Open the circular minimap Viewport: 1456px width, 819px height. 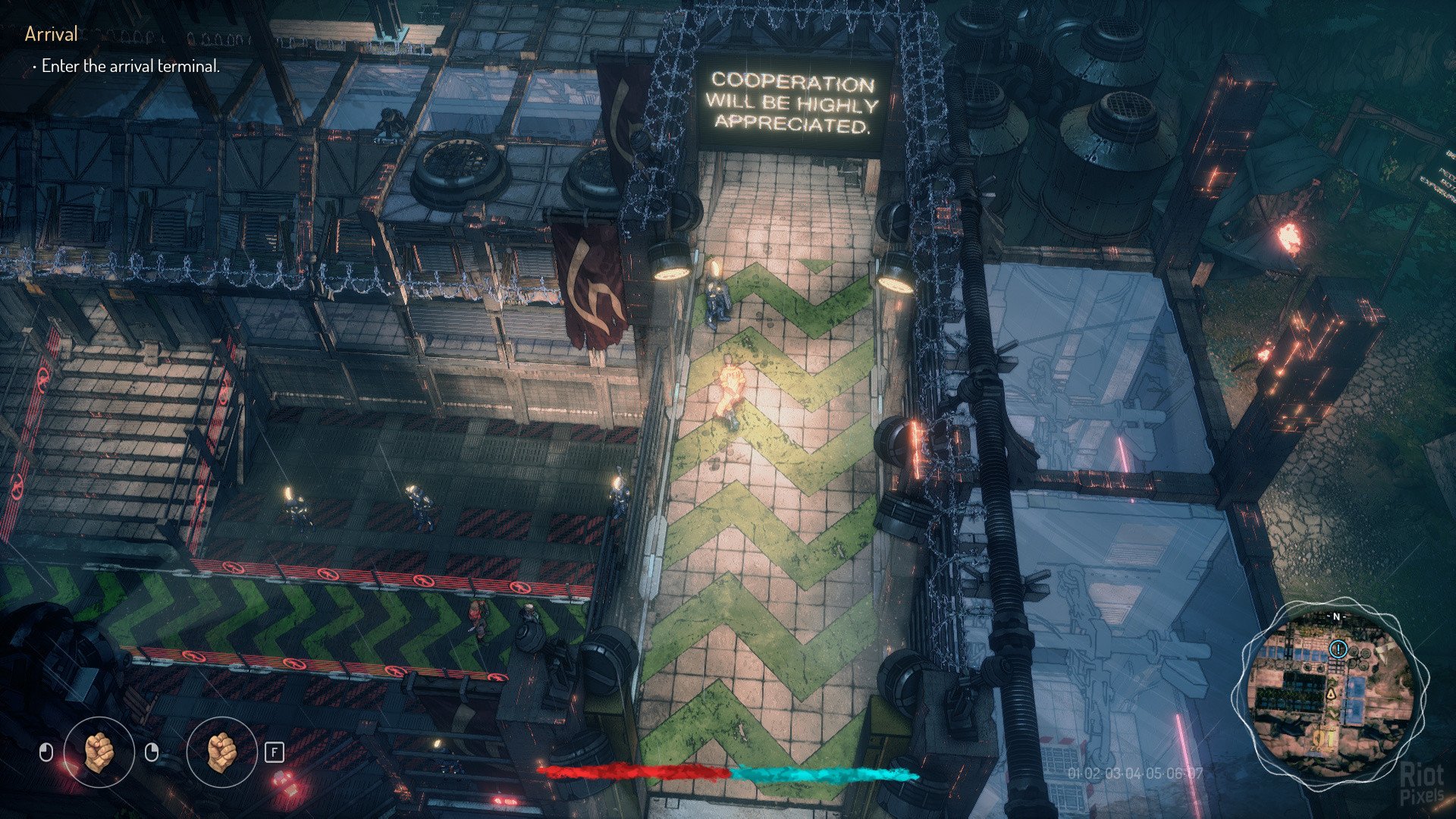(x=1330, y=691)
